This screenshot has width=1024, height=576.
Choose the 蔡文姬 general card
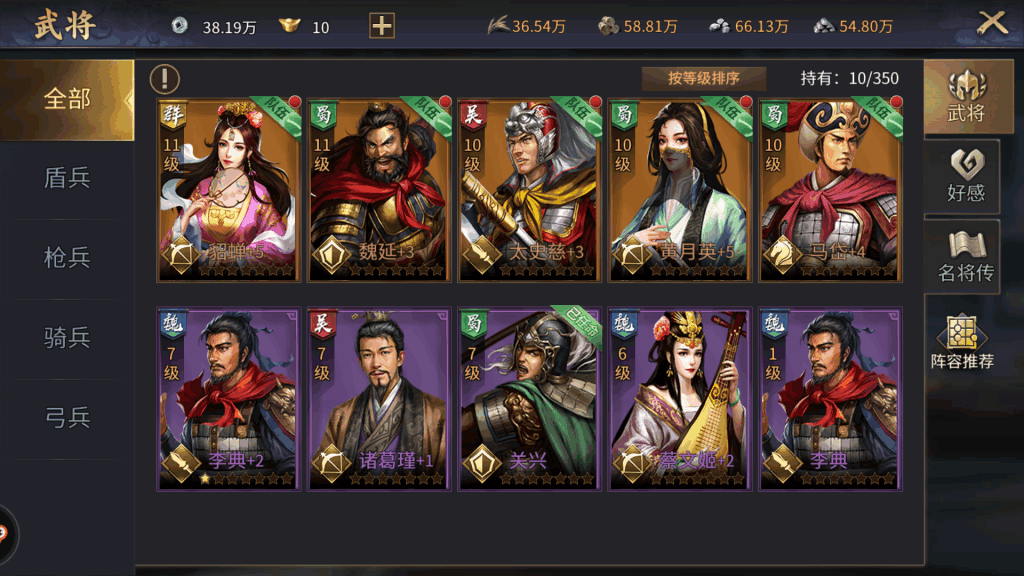(x=679, y=399)
